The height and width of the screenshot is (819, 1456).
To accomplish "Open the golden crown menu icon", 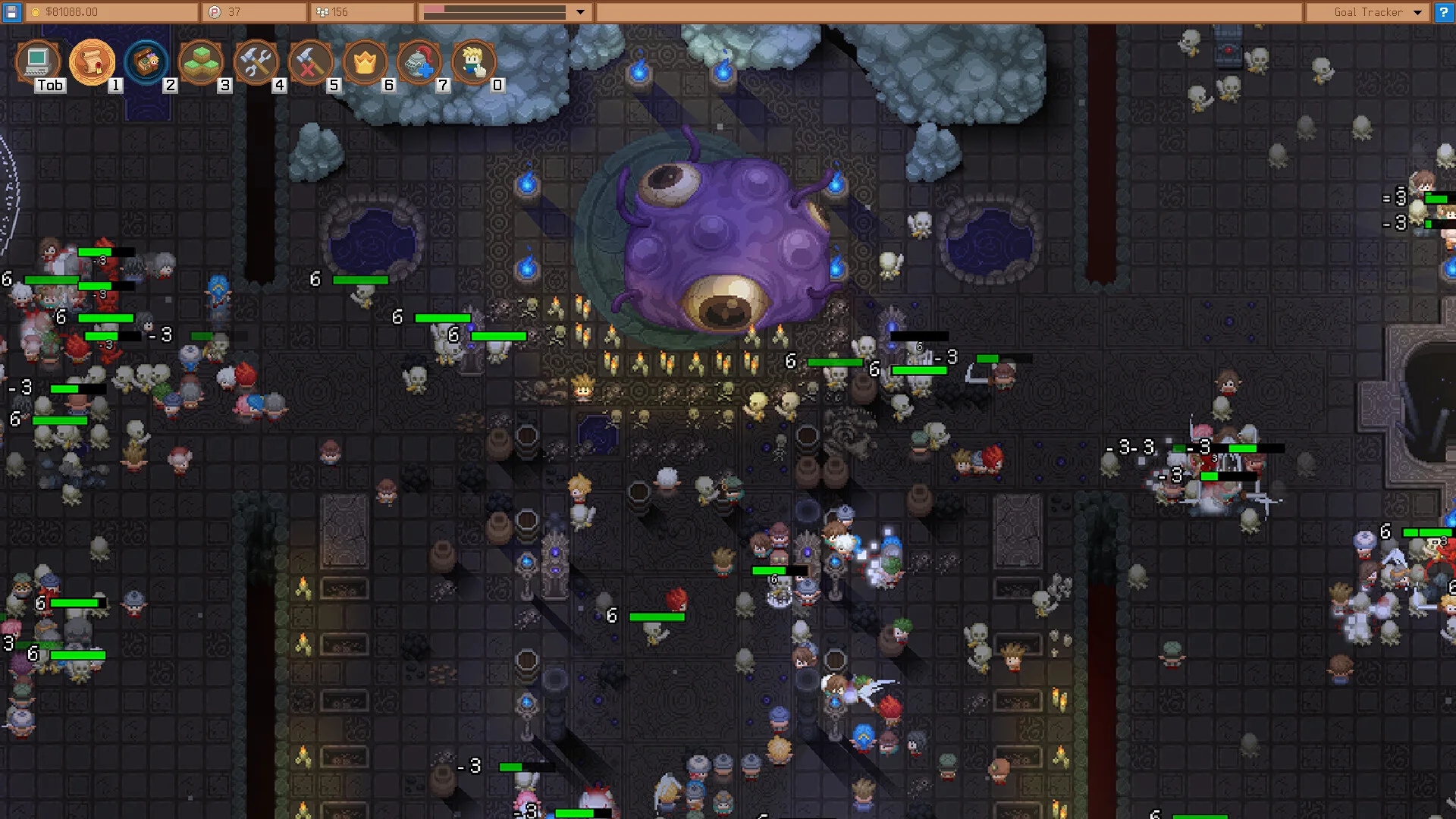I will pos(365,61).
